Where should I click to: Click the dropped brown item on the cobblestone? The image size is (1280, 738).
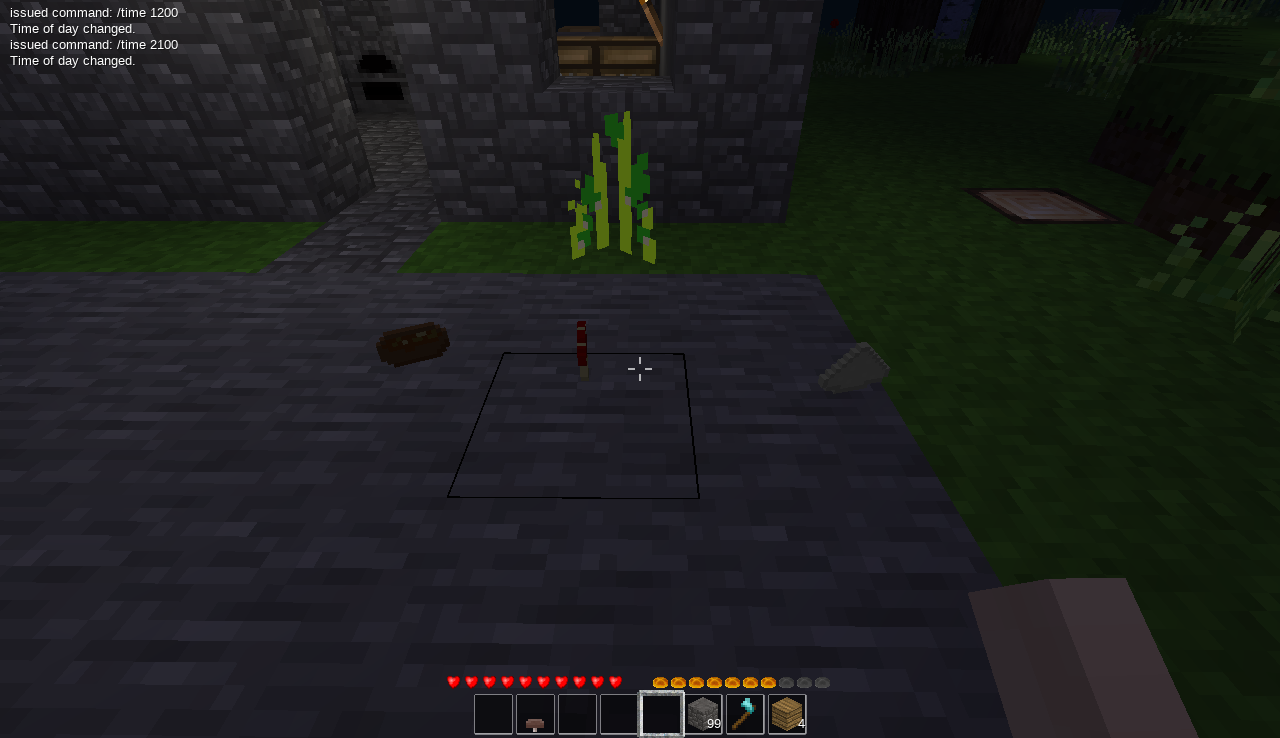click(413, 344)
